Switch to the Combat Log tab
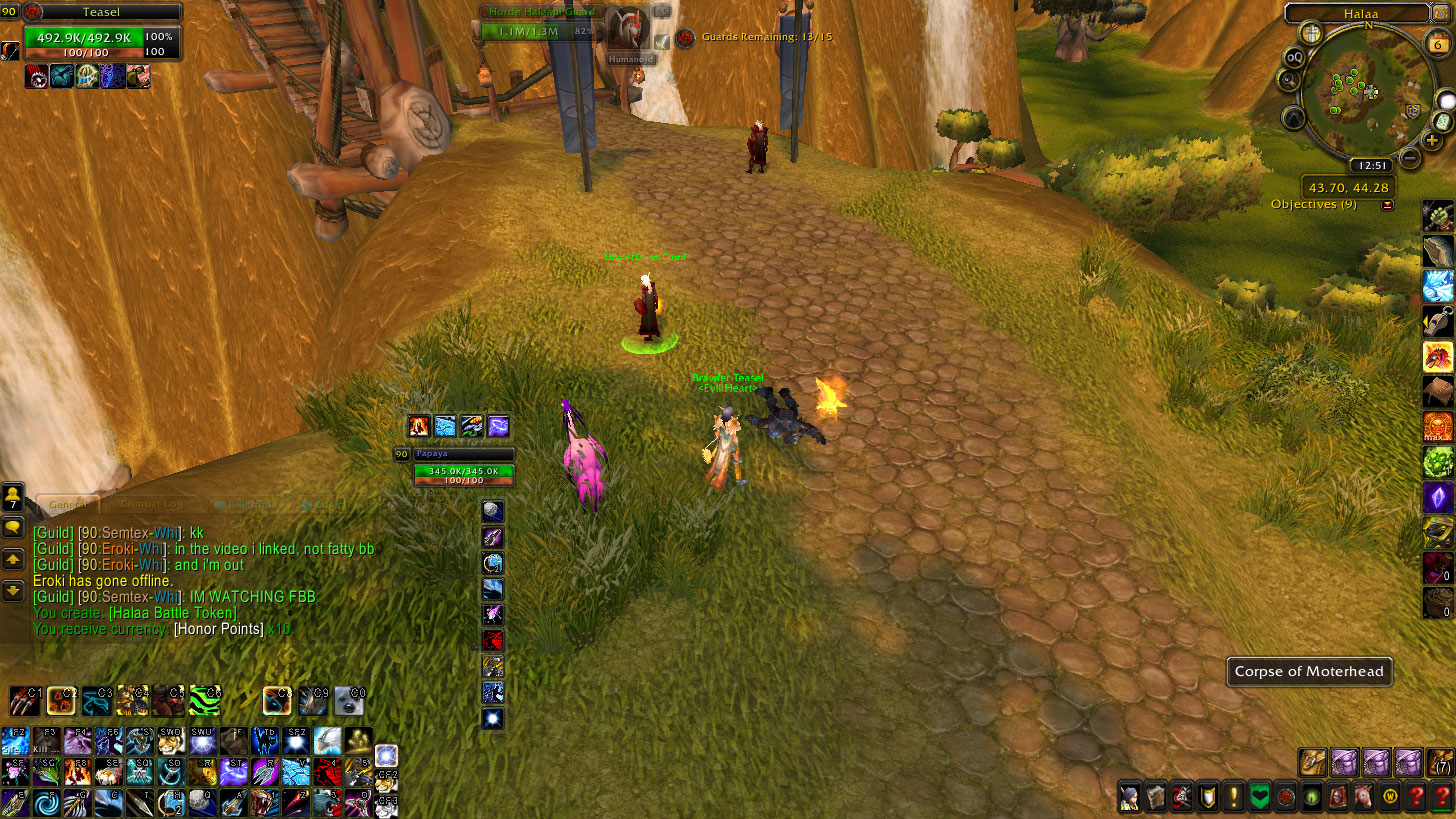The height and width of the screenshot is (819, 1456). point(154,505)
